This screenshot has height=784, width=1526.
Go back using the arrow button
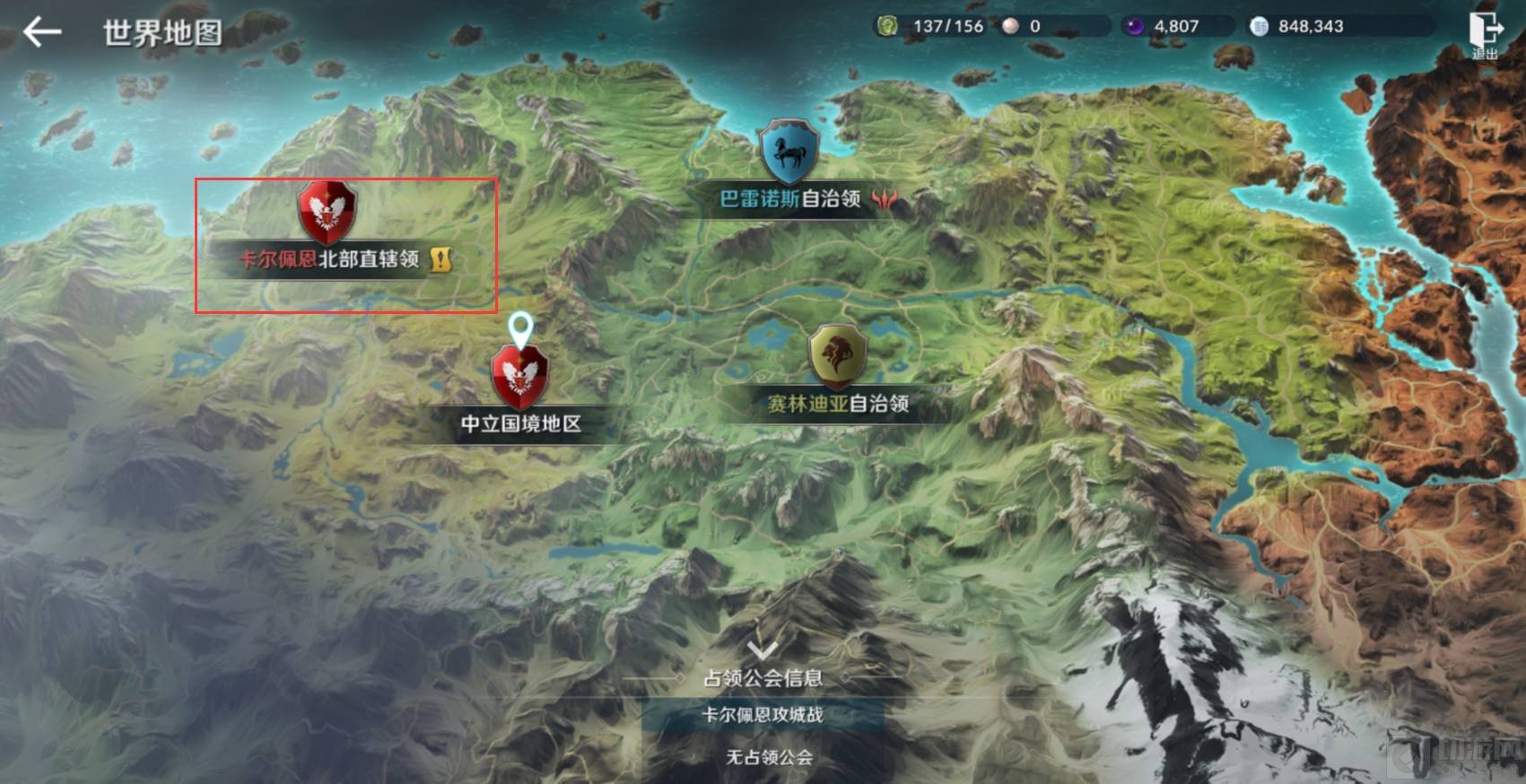click(41, 33)
